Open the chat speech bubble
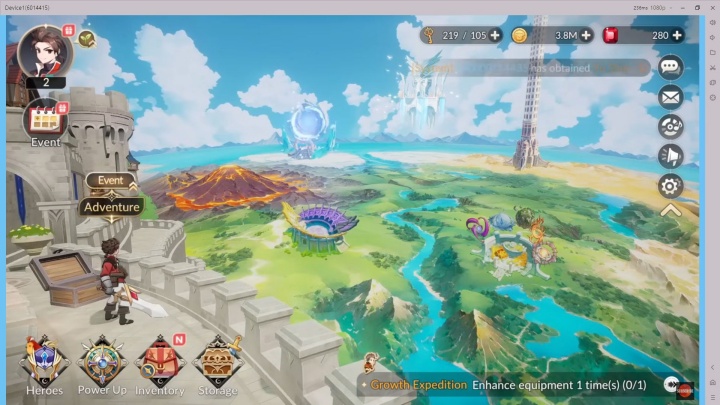 (670, 68)
